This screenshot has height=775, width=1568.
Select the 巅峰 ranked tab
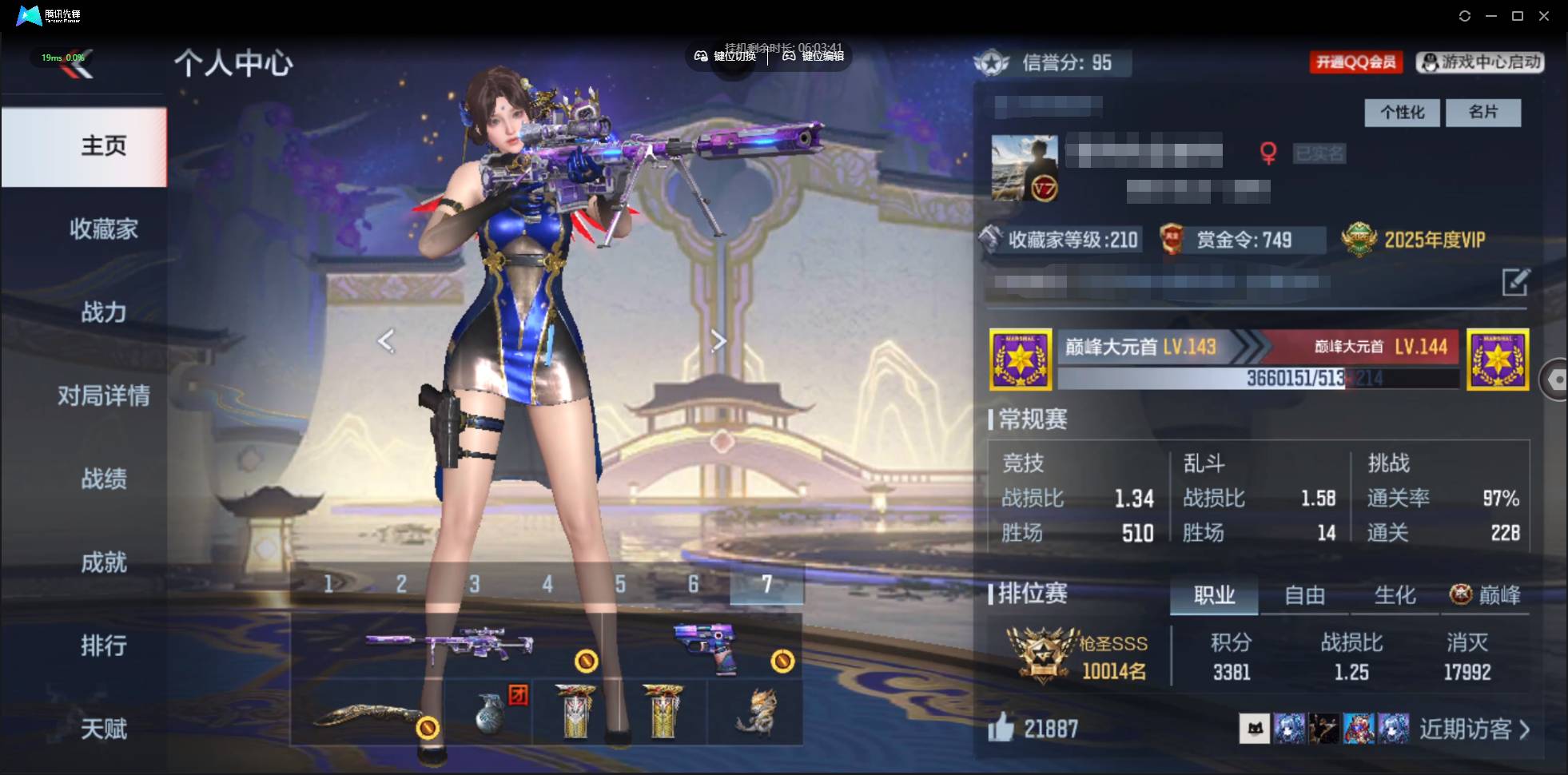point(1486,595)
